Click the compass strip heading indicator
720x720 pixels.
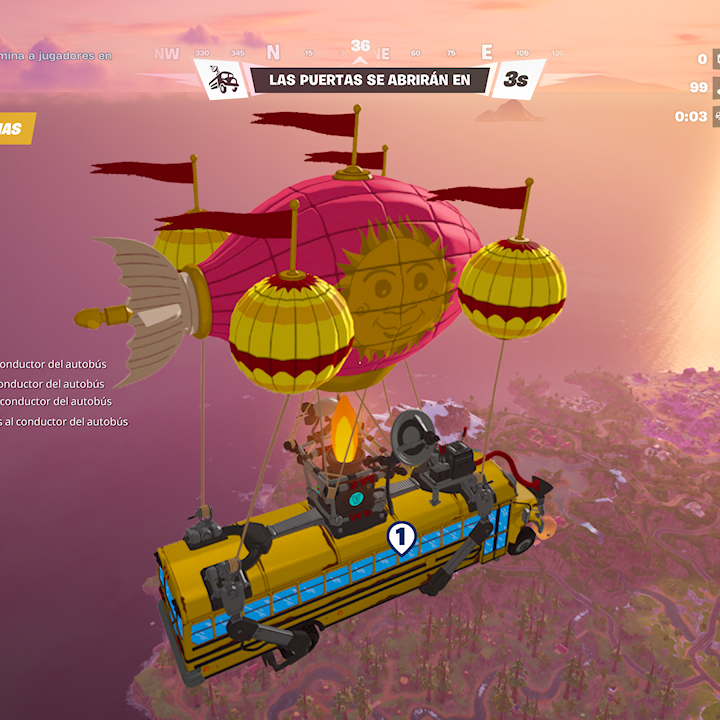pos(360,47)
